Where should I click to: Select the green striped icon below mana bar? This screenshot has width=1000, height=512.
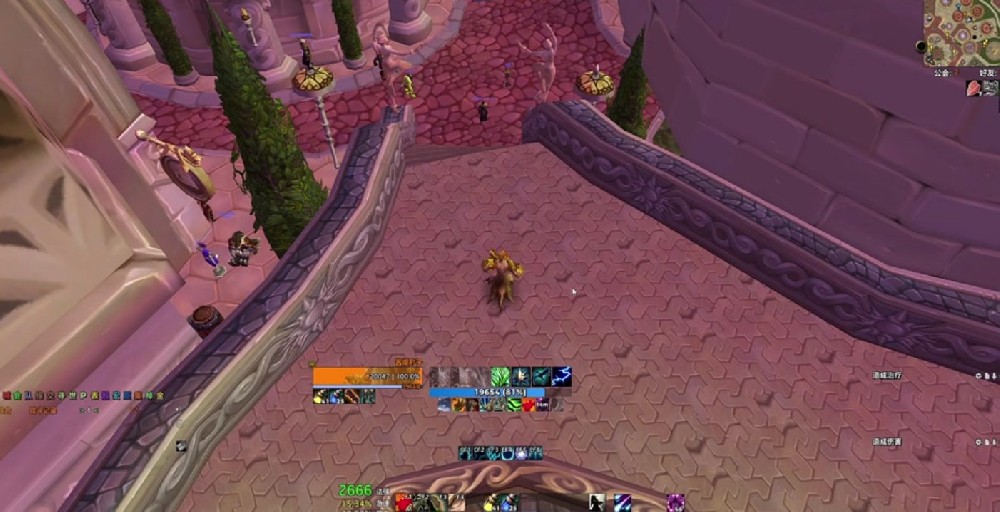(515, 405)
